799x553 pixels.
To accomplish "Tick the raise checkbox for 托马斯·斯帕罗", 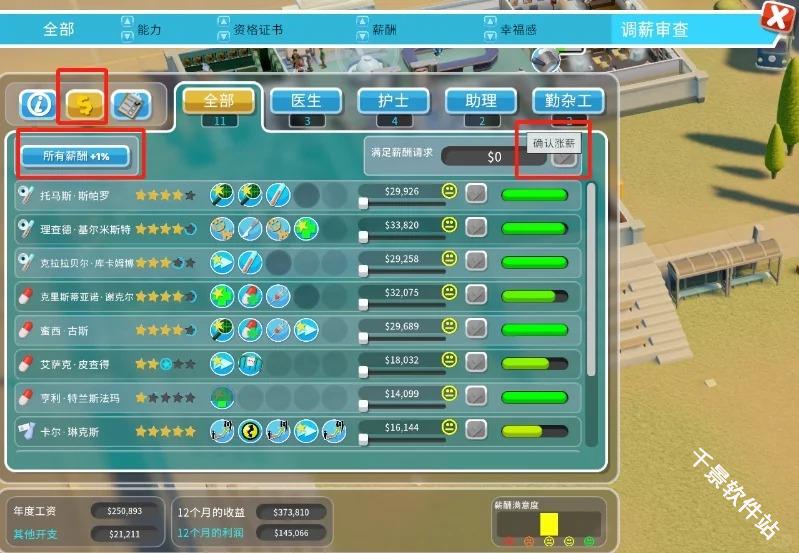I will (x=477, y=193).
